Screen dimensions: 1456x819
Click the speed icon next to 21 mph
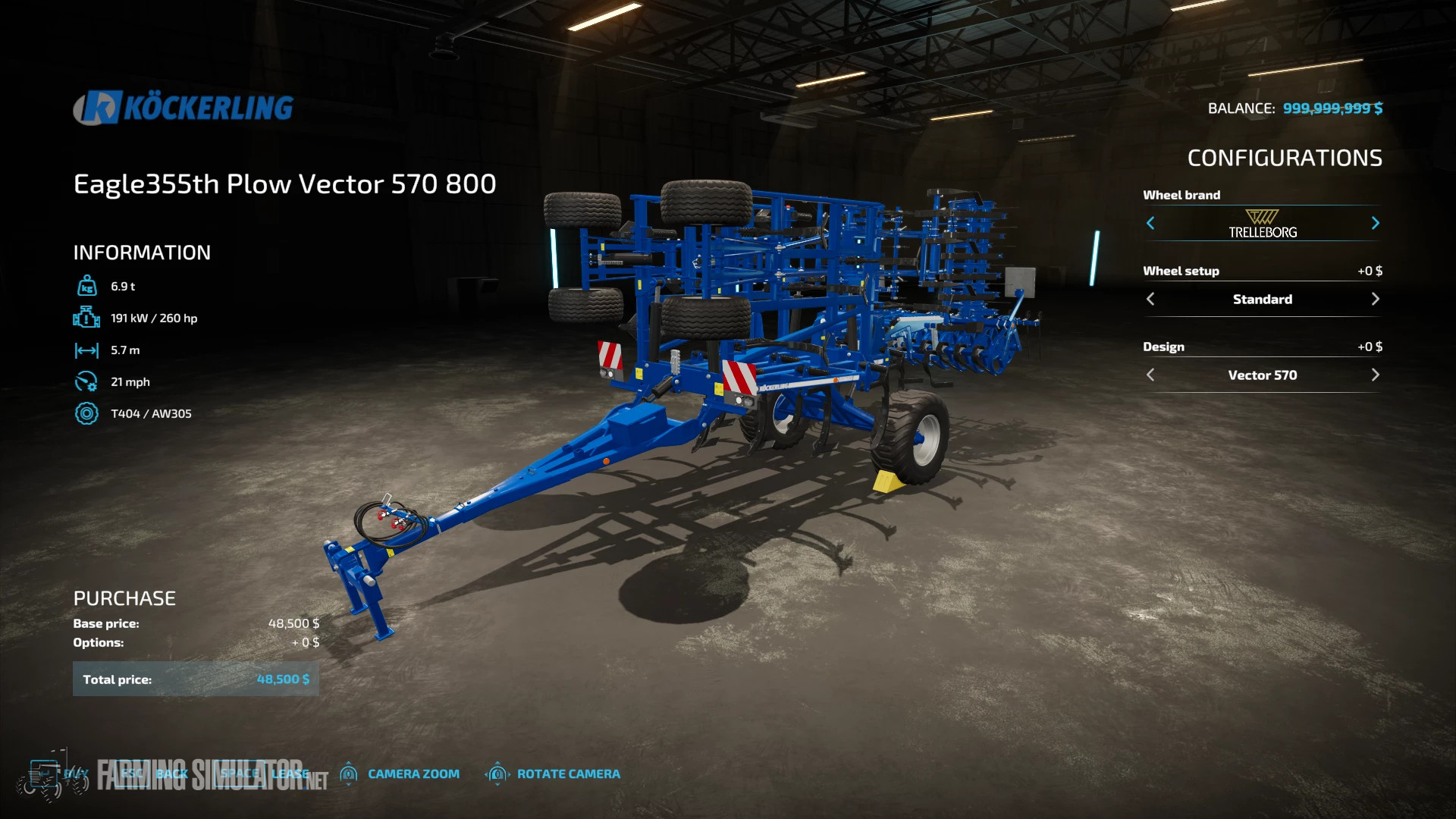coord(87,381)
